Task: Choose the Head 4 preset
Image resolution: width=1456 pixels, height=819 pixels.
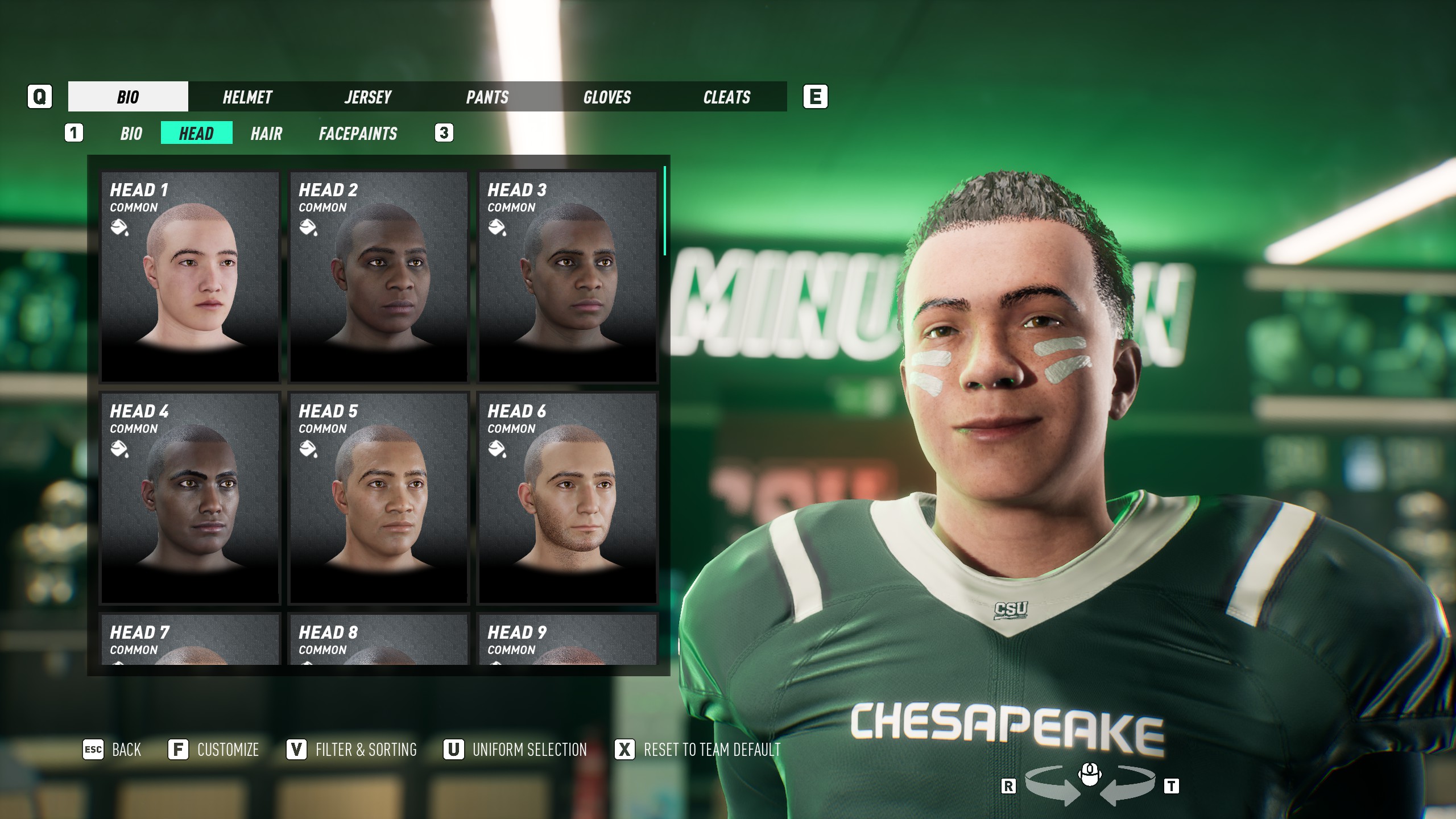Action: pos(190,498)
